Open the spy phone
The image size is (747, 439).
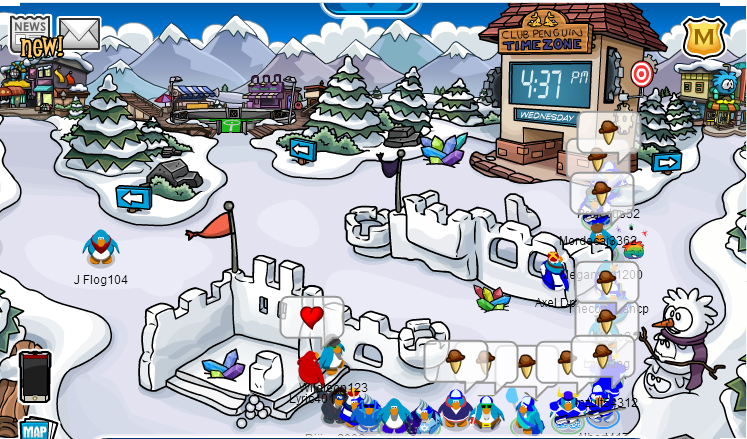tap(34, 376)
